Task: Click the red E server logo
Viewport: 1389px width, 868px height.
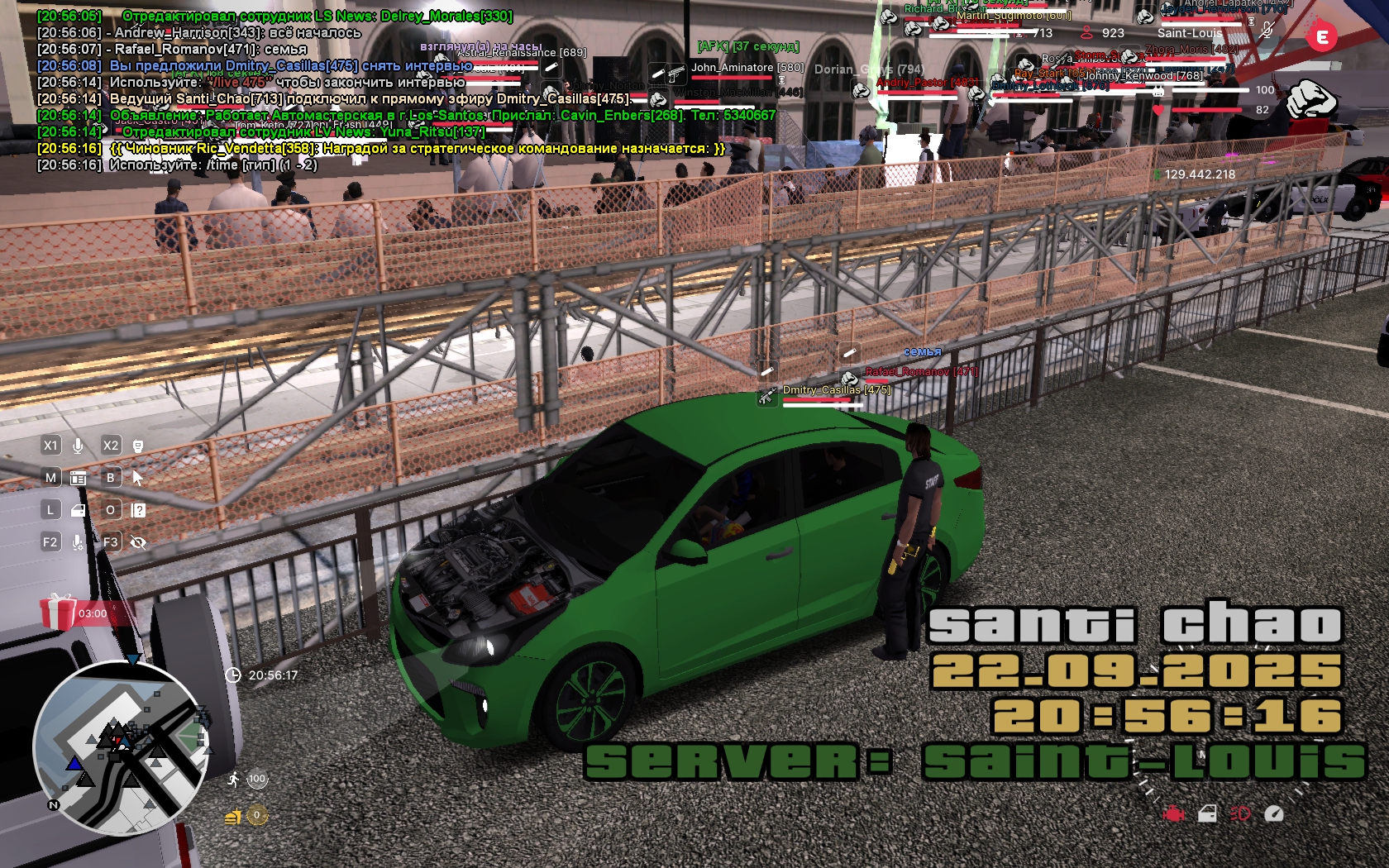Action: click(x=1321, y=36)
